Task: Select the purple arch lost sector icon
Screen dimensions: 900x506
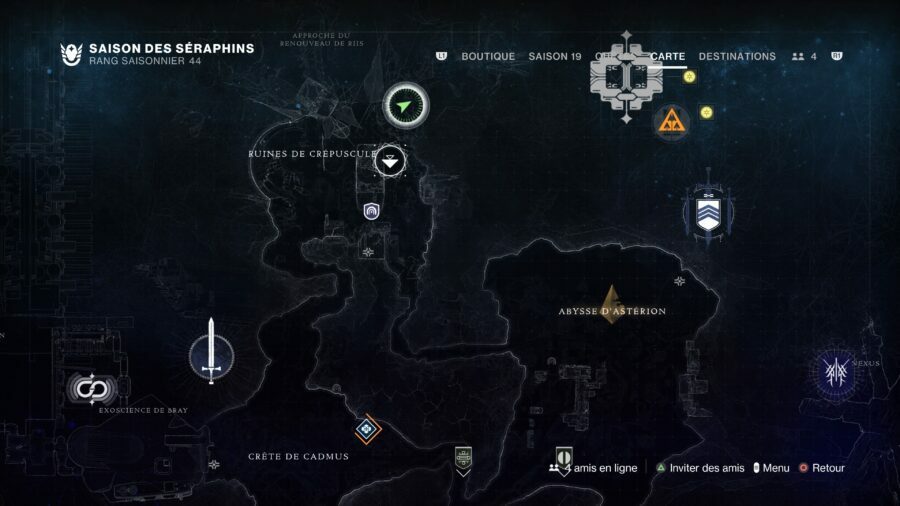Action: [x=372, y=210]
